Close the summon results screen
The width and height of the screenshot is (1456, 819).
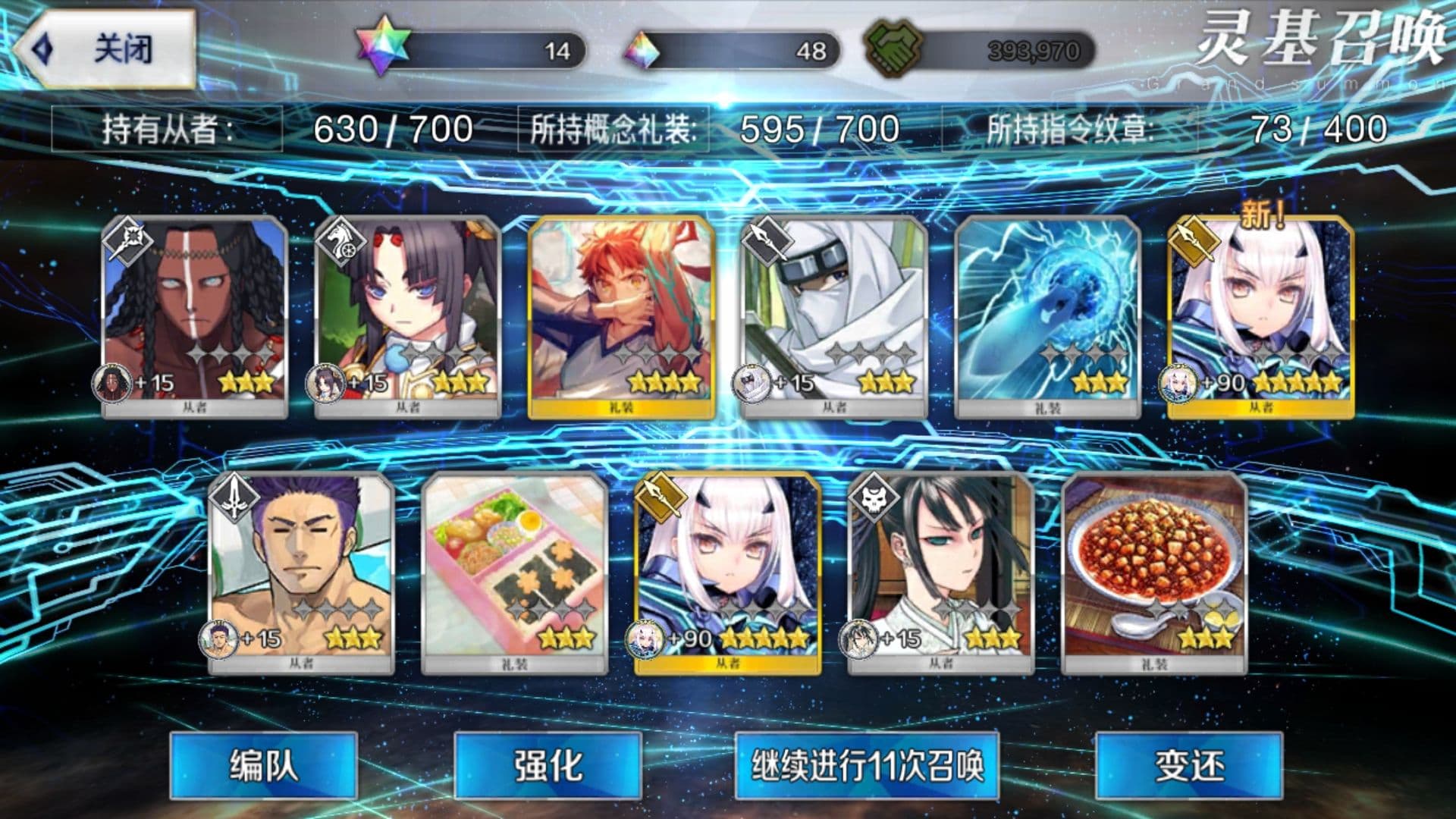coord(106,49)
